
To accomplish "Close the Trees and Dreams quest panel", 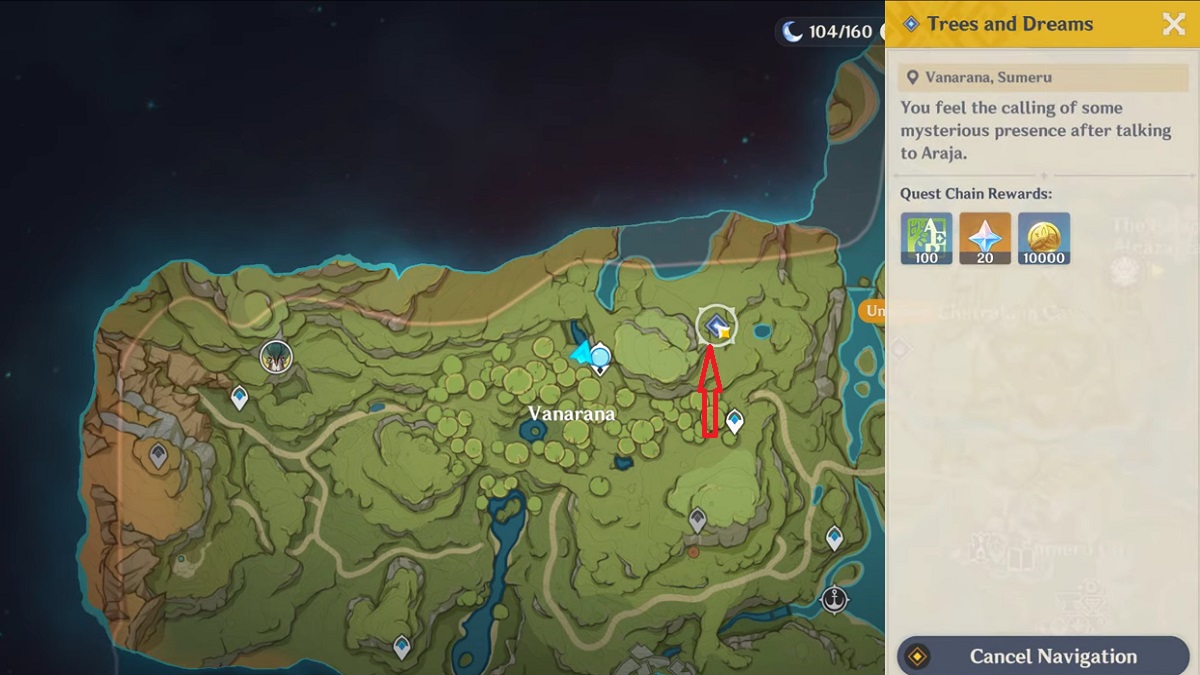I will pyautogui.click(x=1173, y=25).
